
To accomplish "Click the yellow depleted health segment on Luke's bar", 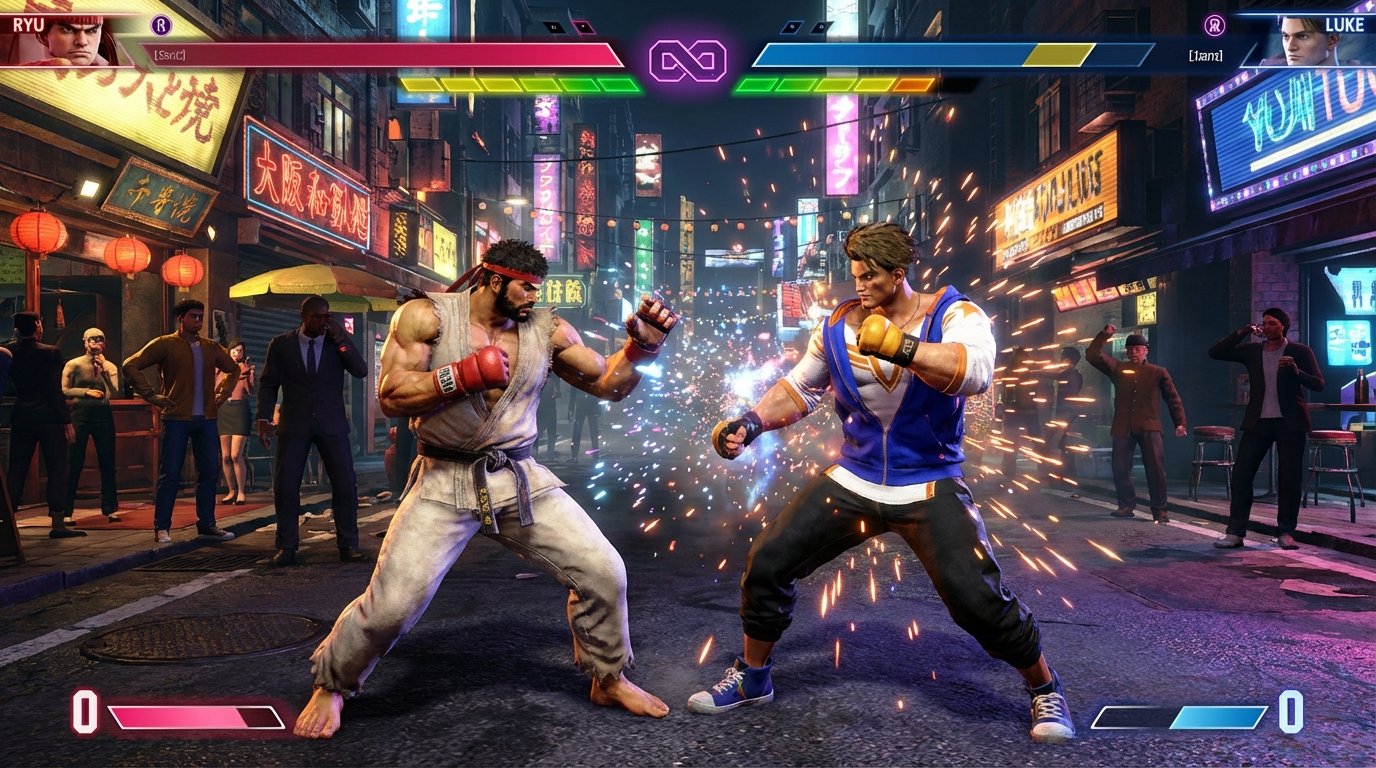I will pos(1059,55).
